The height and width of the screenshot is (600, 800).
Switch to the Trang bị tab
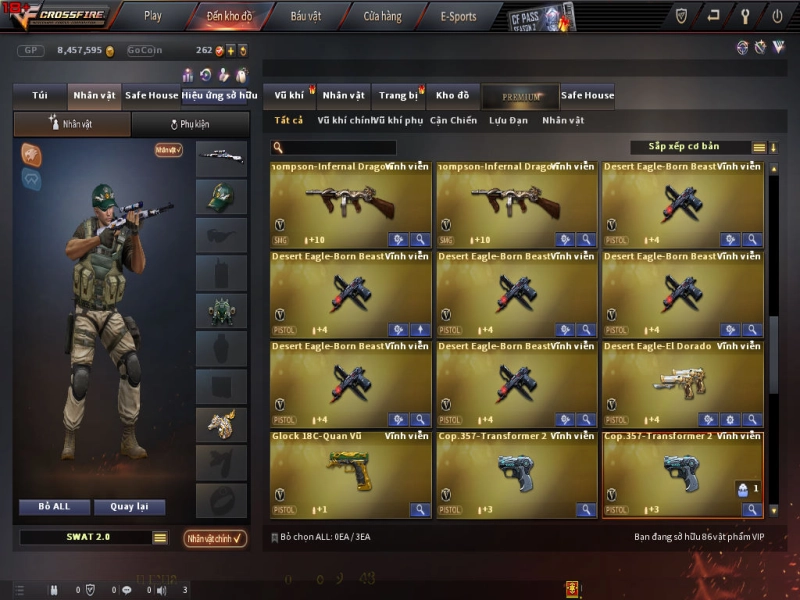click(x=398, y=96)
